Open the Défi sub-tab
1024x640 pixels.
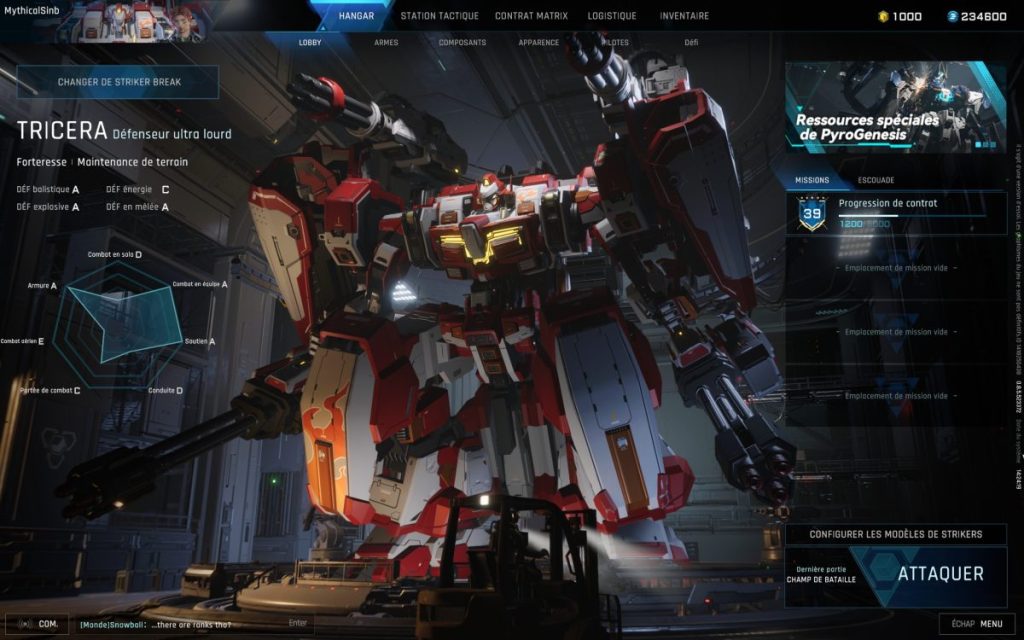coord(691,43)
